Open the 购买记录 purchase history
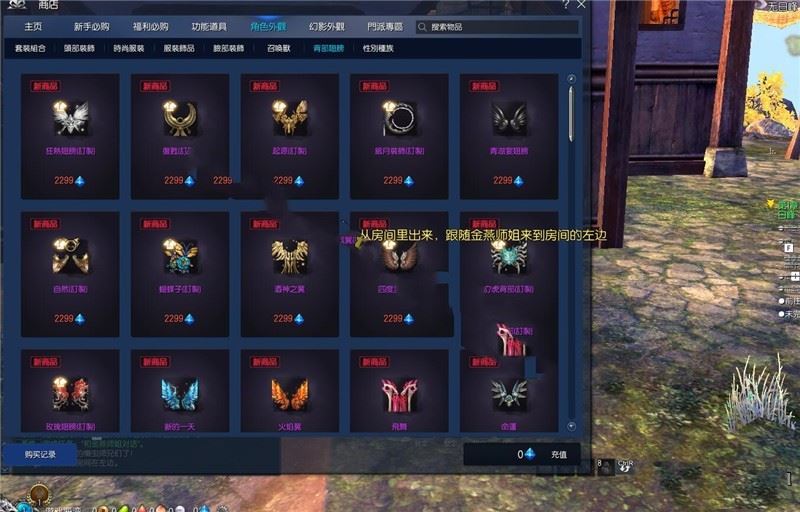Viewport: 800px width, 512px height. click(41, 454)
